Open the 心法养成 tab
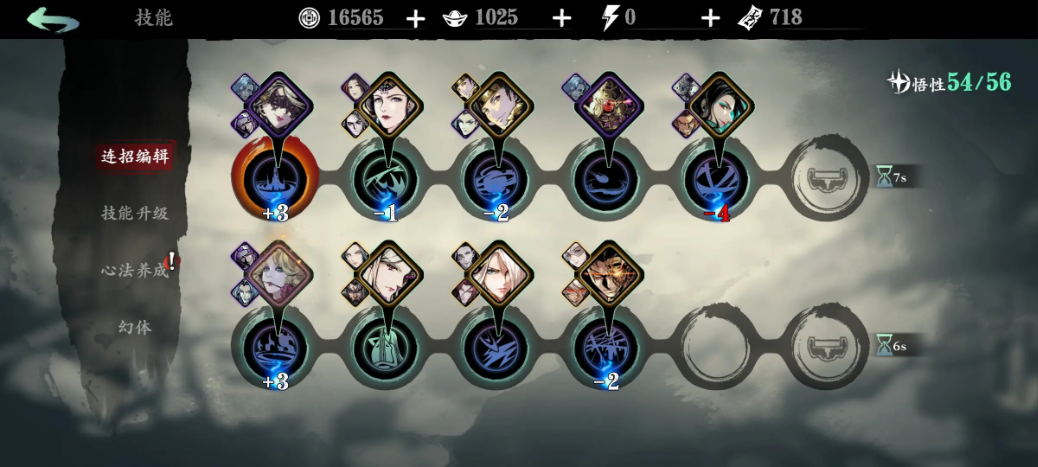 [x=135, y=270]
